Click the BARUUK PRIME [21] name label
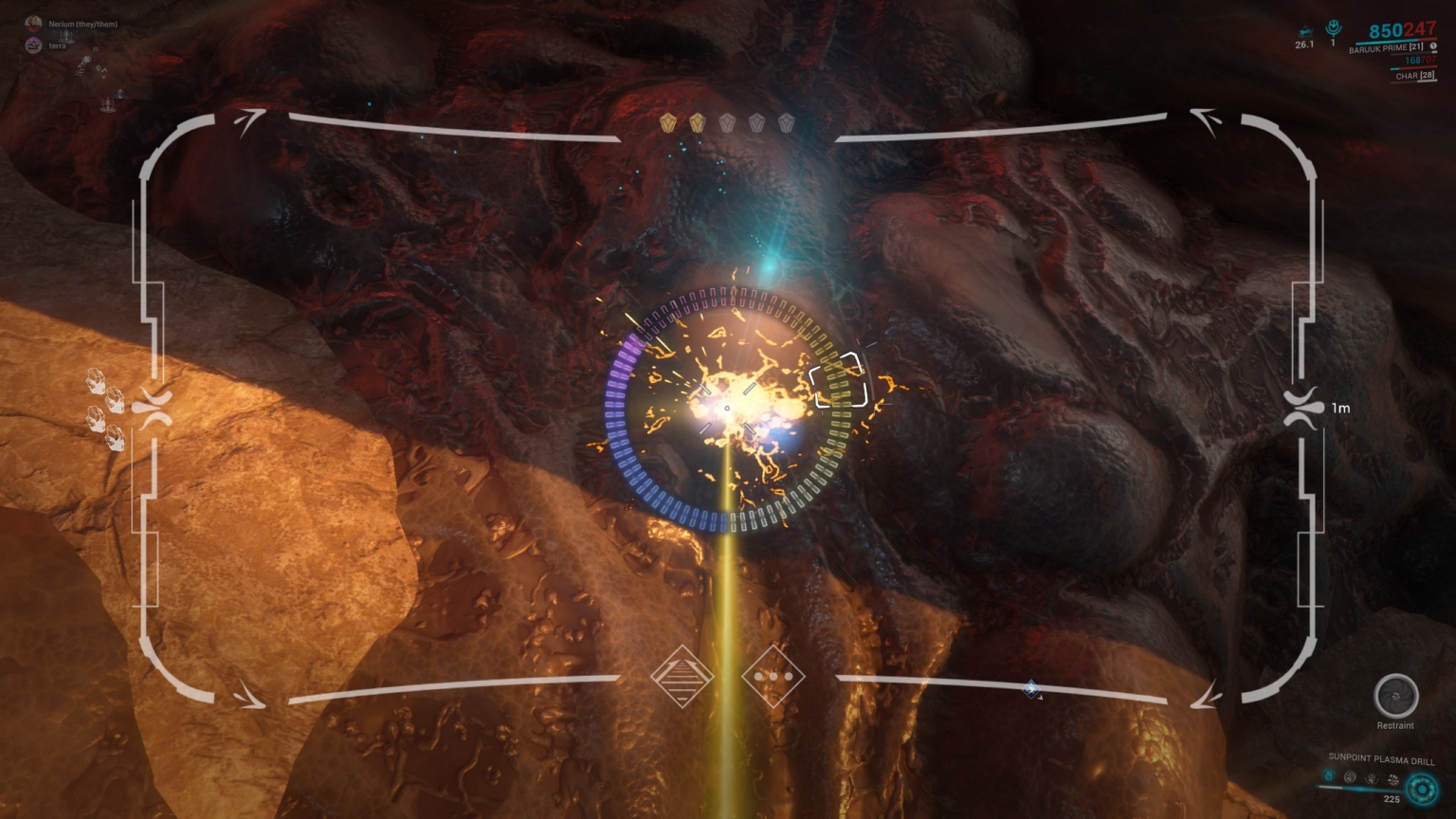The image size is (1456, 819). tap(1386, 48)
